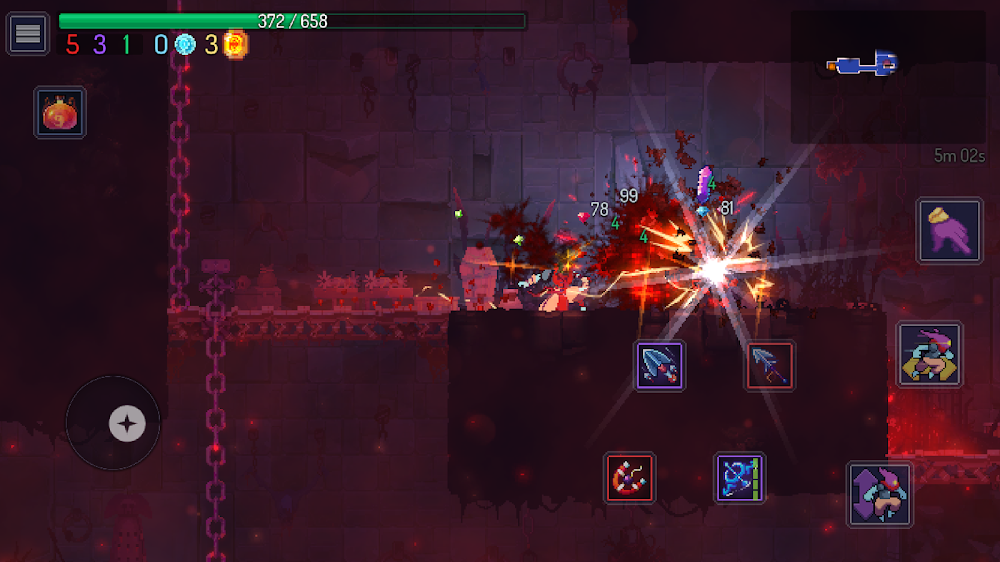1000x562 pixels.
Task: Tap the purple hand interact button
Action: pyautogui.click(x=949, y=231)
